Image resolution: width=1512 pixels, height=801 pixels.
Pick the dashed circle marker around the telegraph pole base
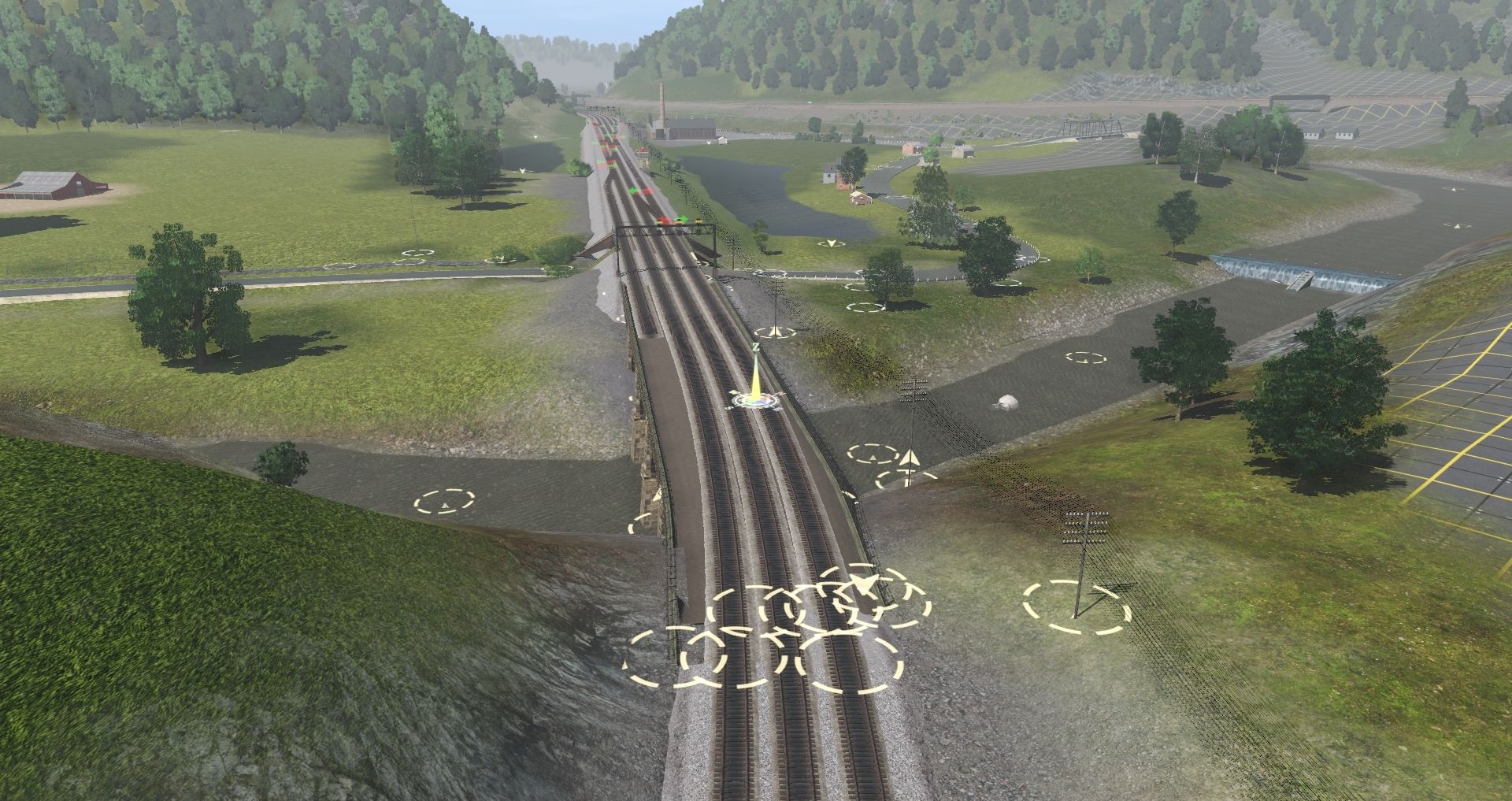(x=1077, y=607)
